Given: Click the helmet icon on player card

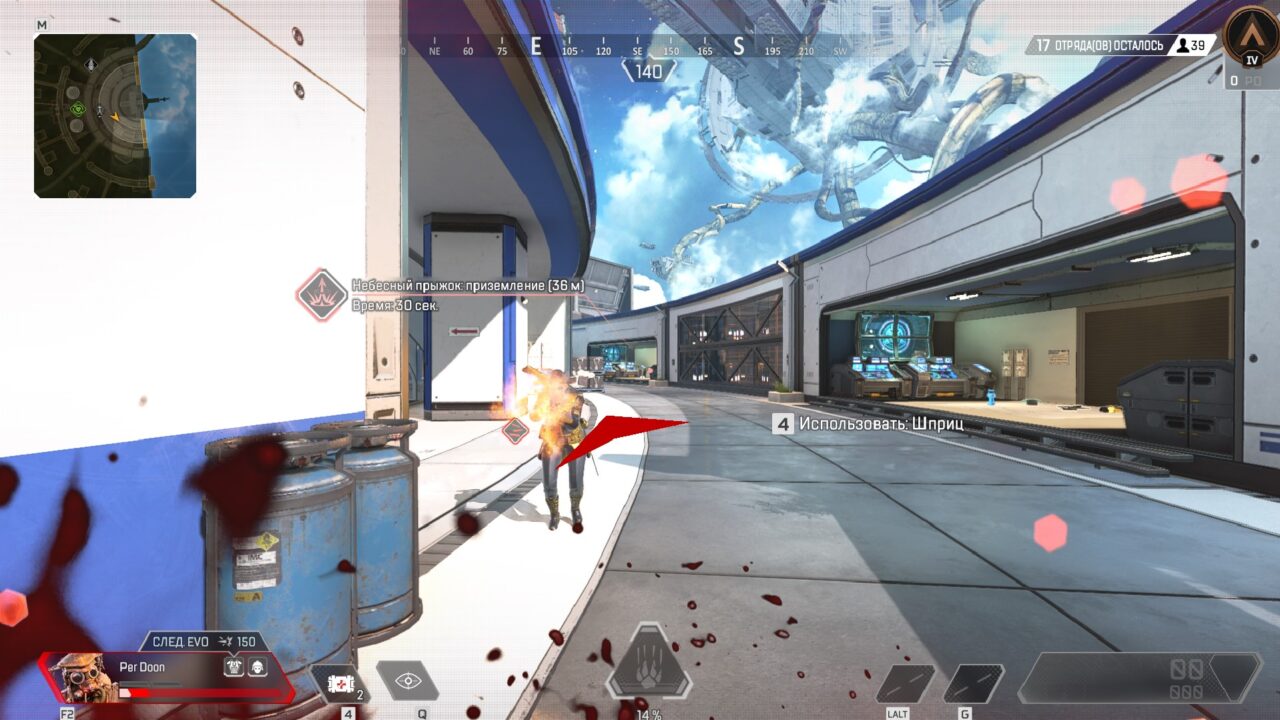Looking at the screenshot, I should [257, 666].
